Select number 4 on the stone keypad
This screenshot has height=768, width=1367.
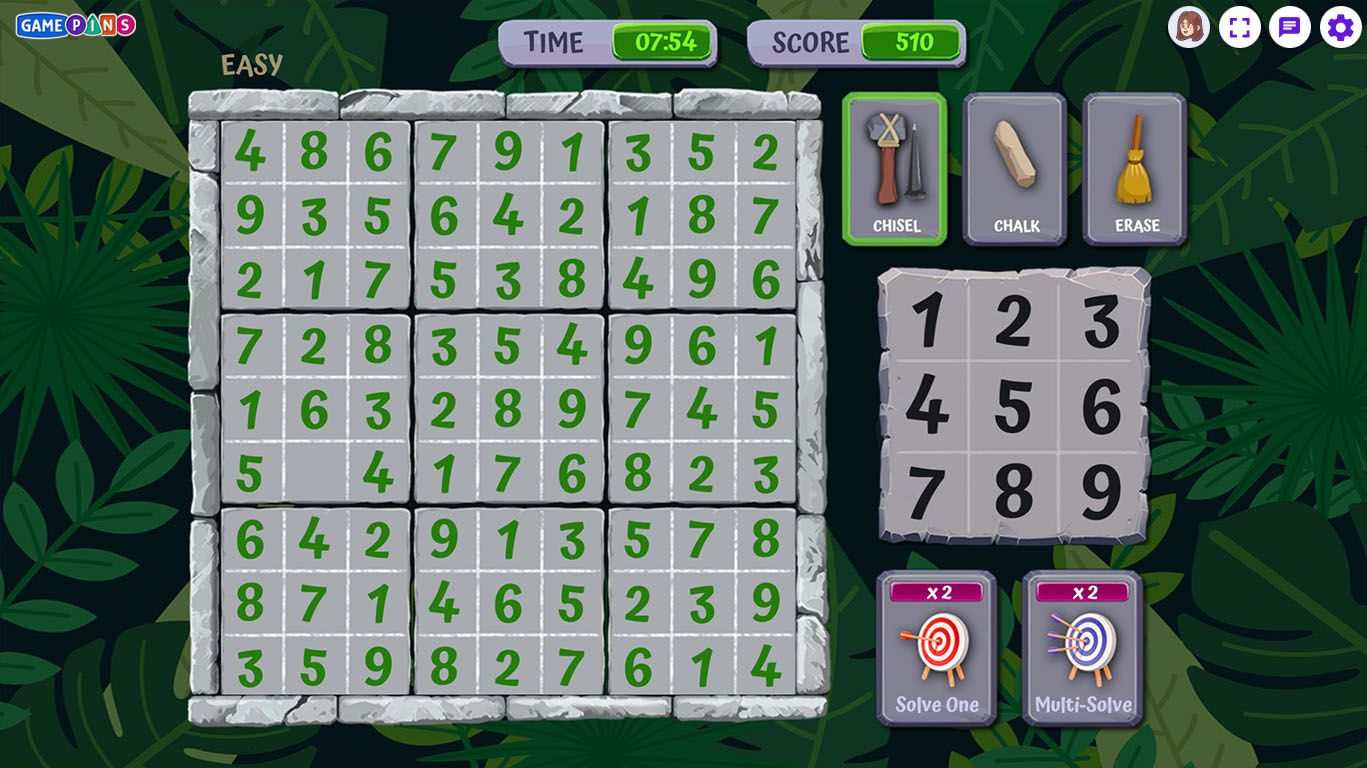pyautogui.click(x=927, y=406)
